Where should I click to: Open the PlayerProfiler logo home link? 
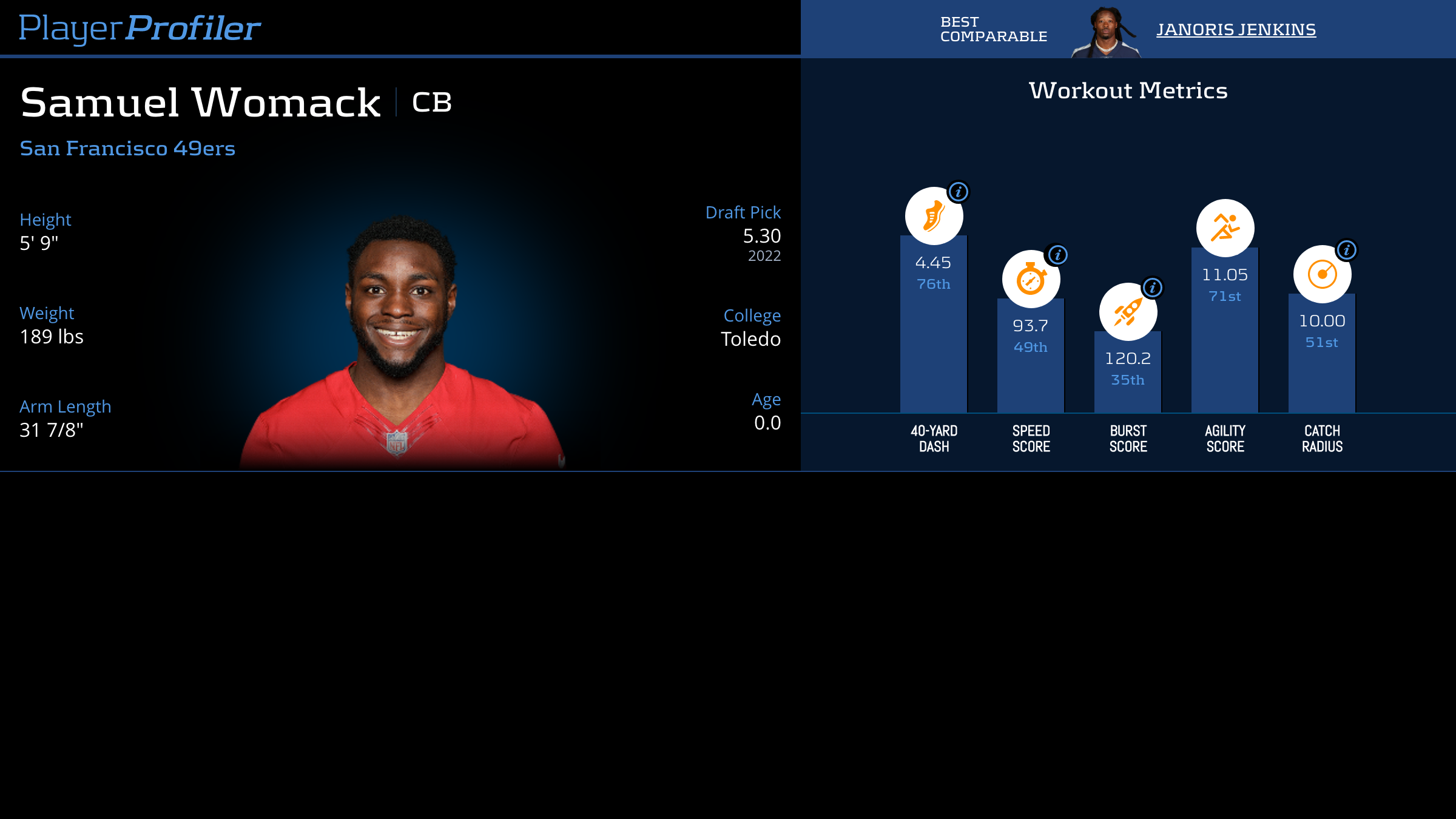[140, 28]
